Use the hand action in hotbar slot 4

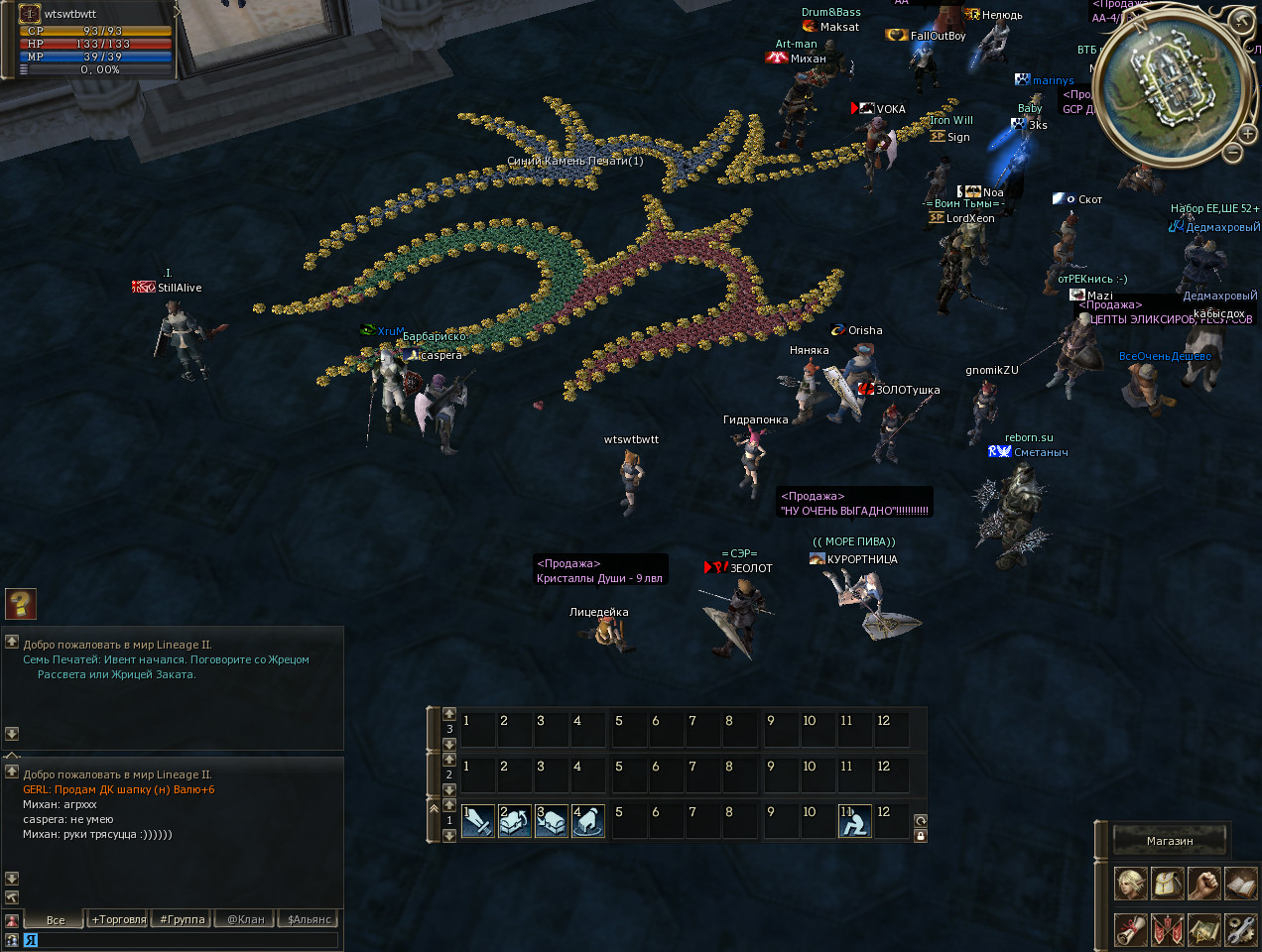click(588, 821)
